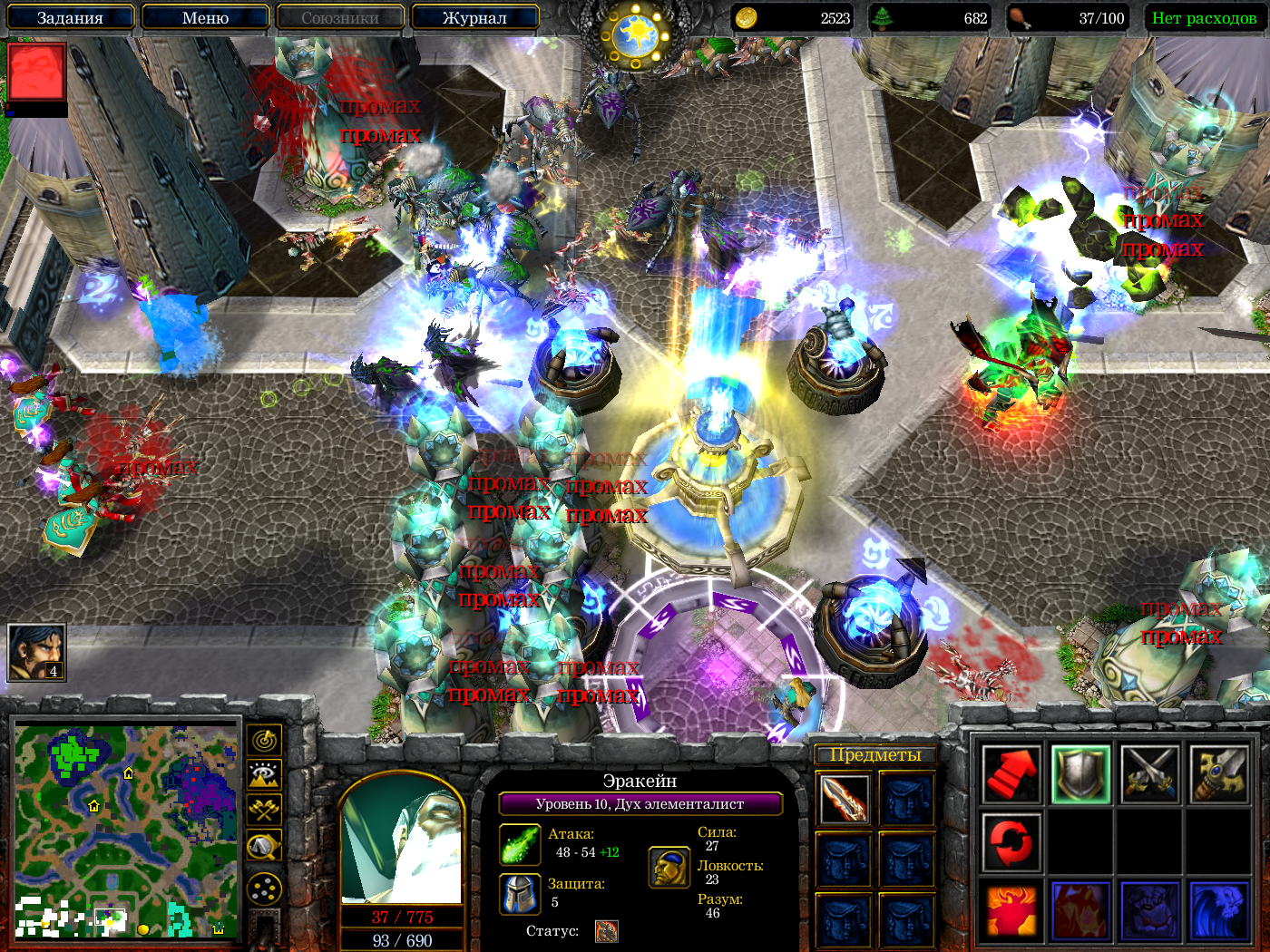
Task: Open the Задания quests menu
Action: click(x=70, y=17)
